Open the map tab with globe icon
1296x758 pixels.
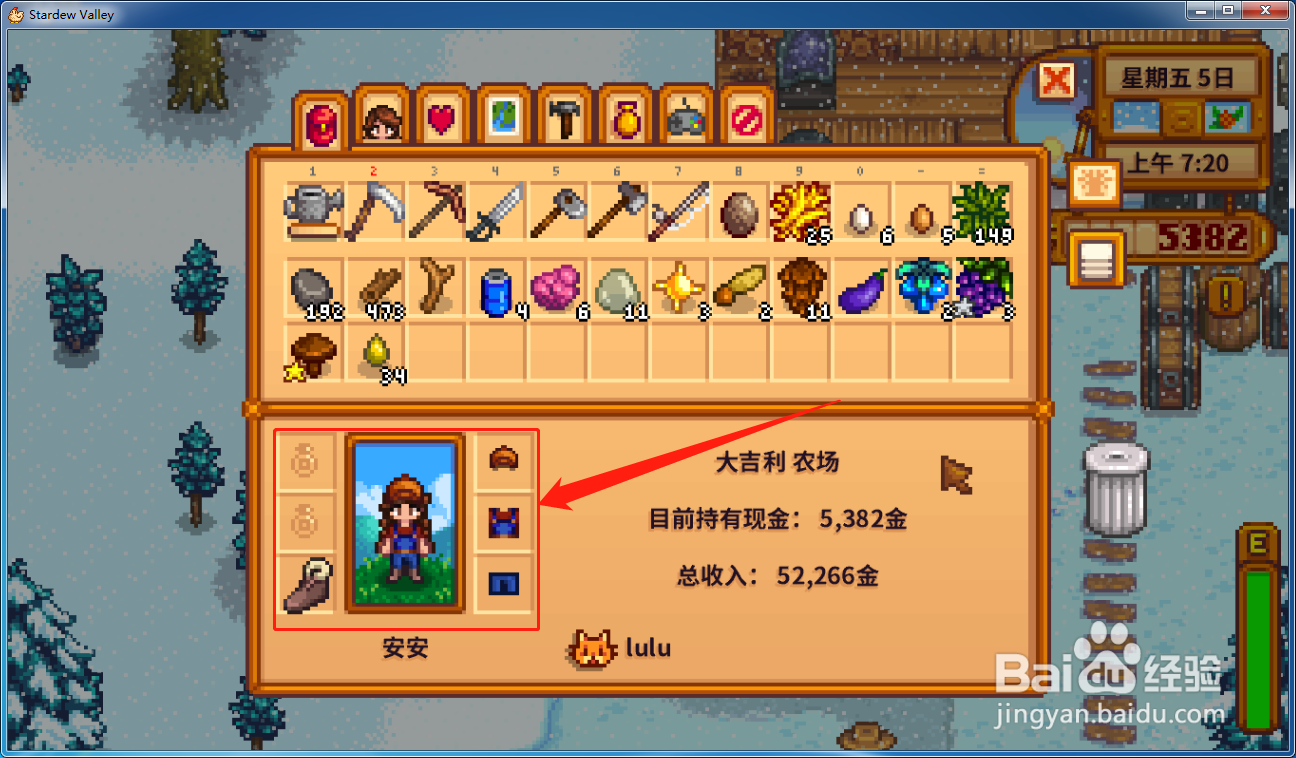[x=503, y=120]
